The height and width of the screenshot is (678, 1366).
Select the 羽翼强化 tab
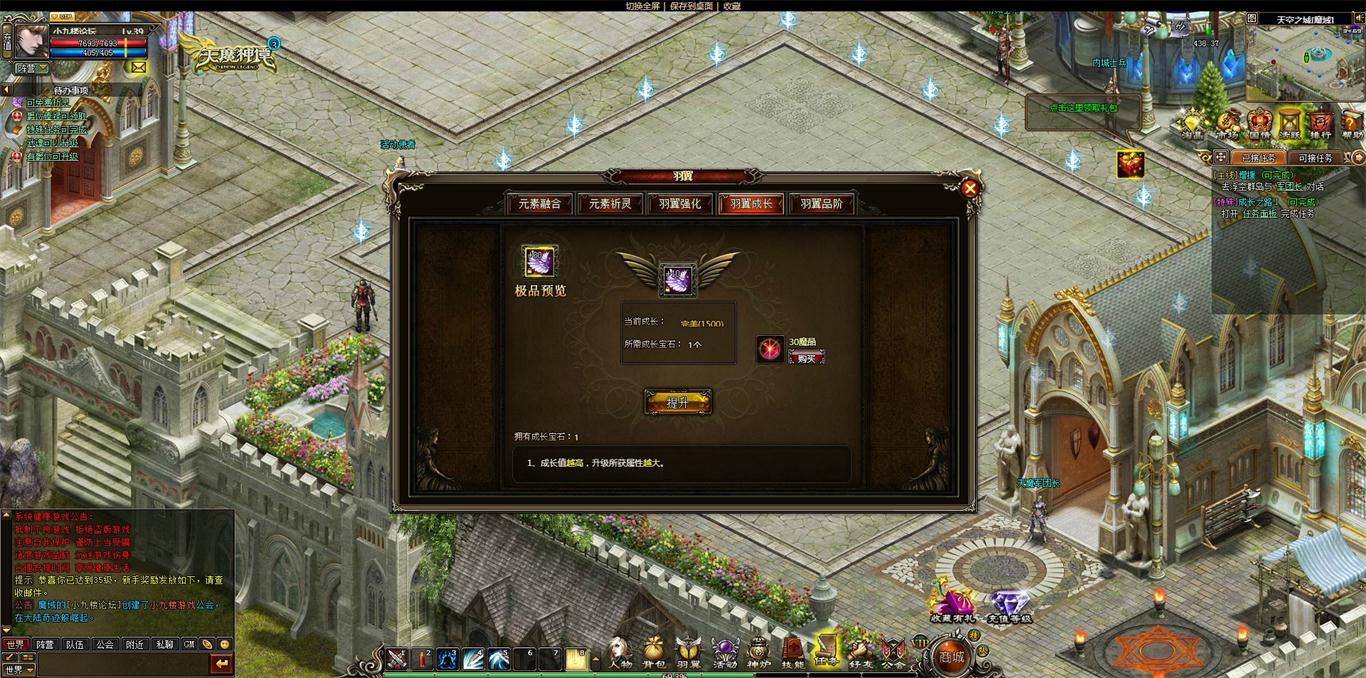coord(680,204)
